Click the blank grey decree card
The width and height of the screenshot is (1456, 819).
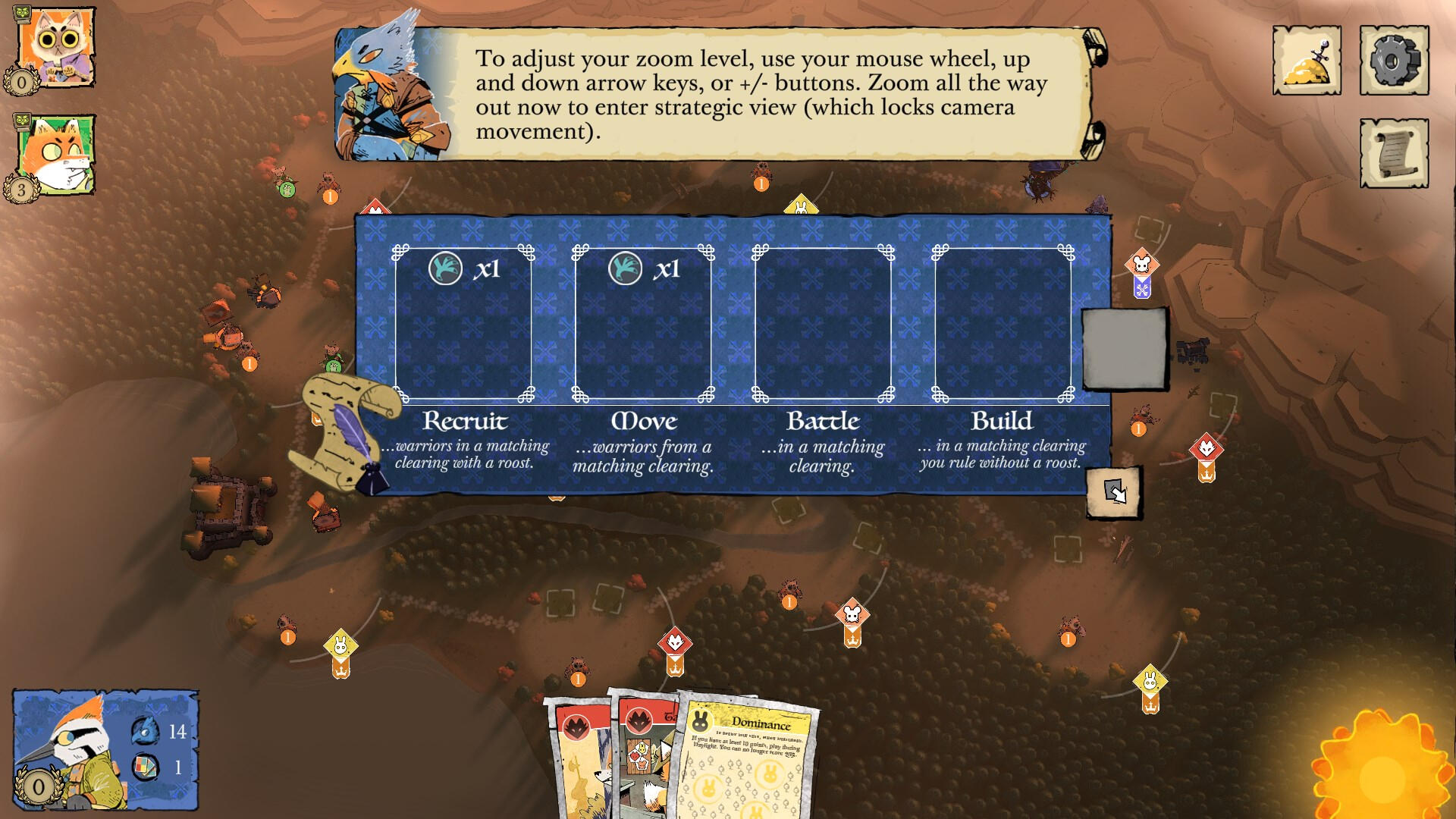[1123, 350]
